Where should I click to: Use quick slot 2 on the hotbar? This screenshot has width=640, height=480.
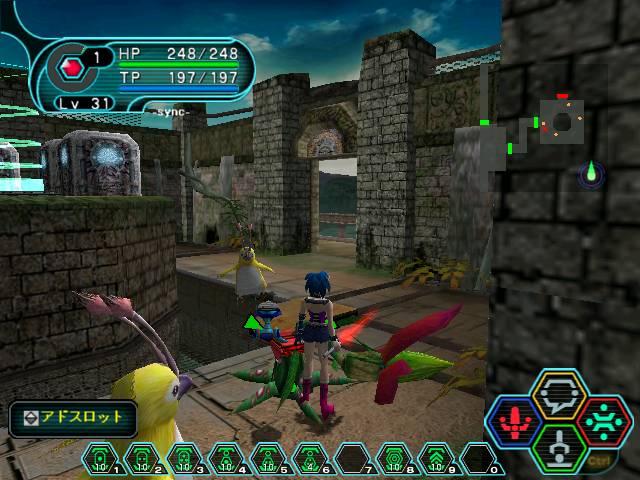[142, 459]
